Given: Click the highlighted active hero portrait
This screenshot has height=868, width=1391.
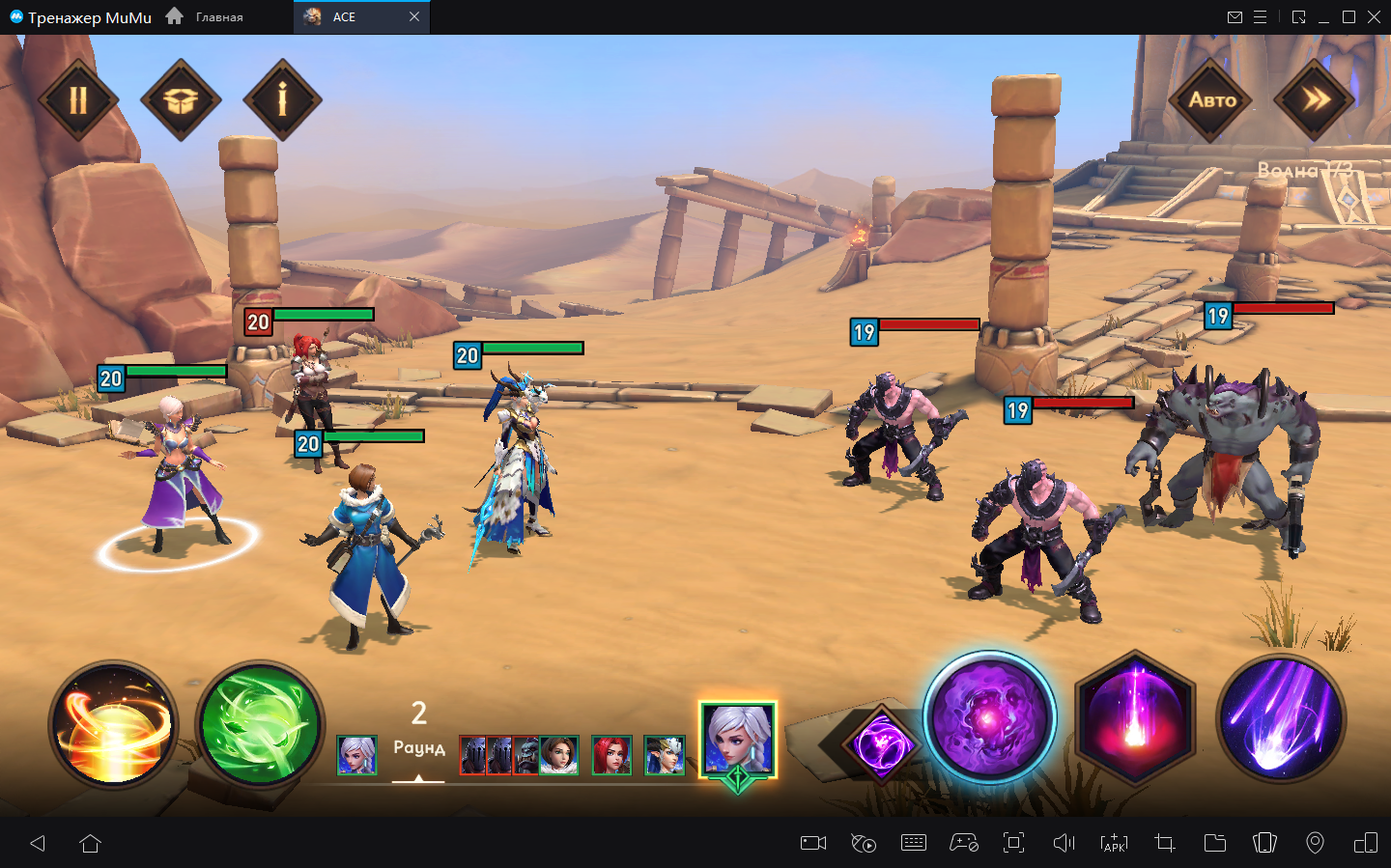Looking at the screenshot, I should (738, 741).
